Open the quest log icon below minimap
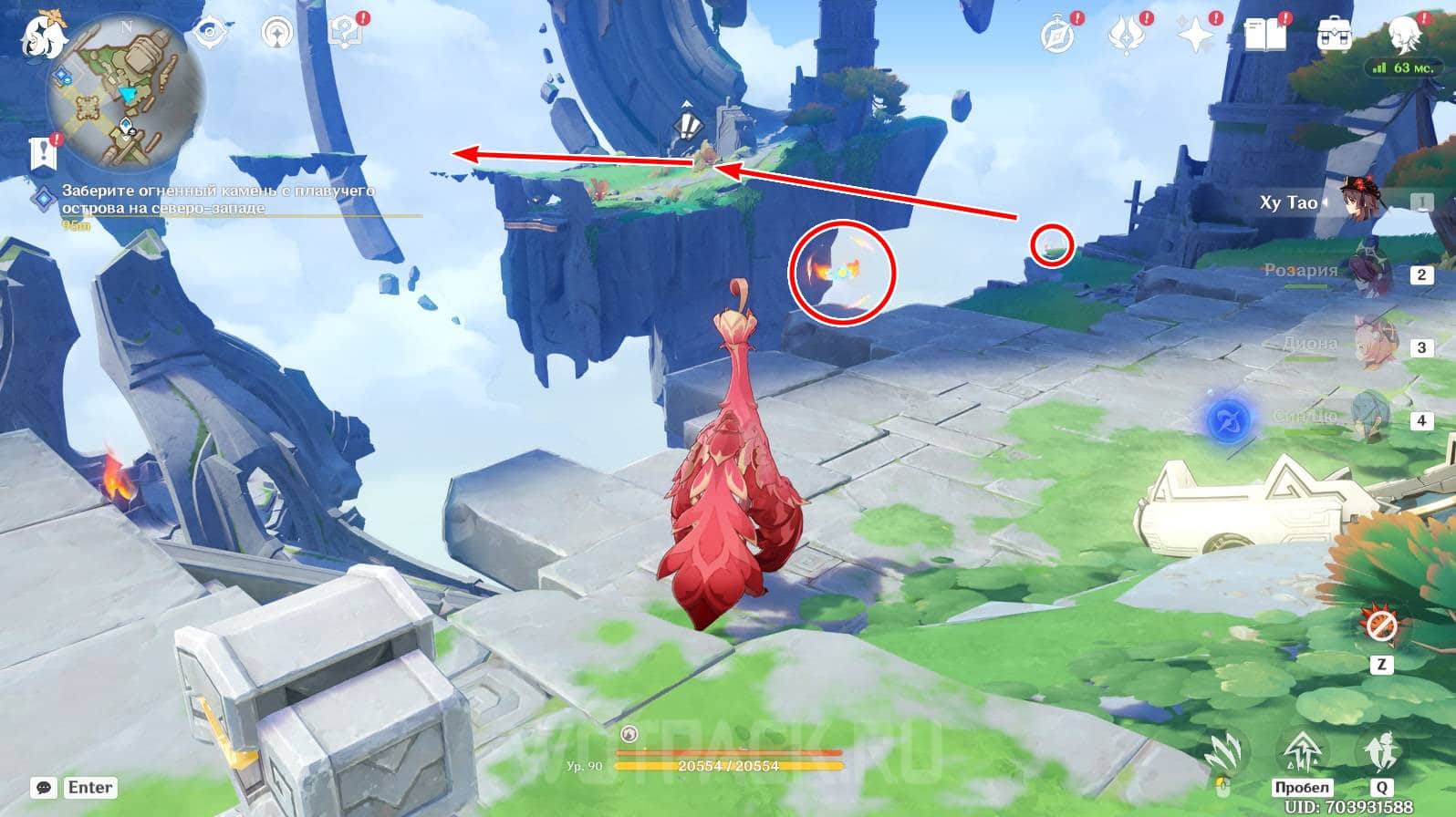This screenshot has height=817, width=1456. coord(43,152)
